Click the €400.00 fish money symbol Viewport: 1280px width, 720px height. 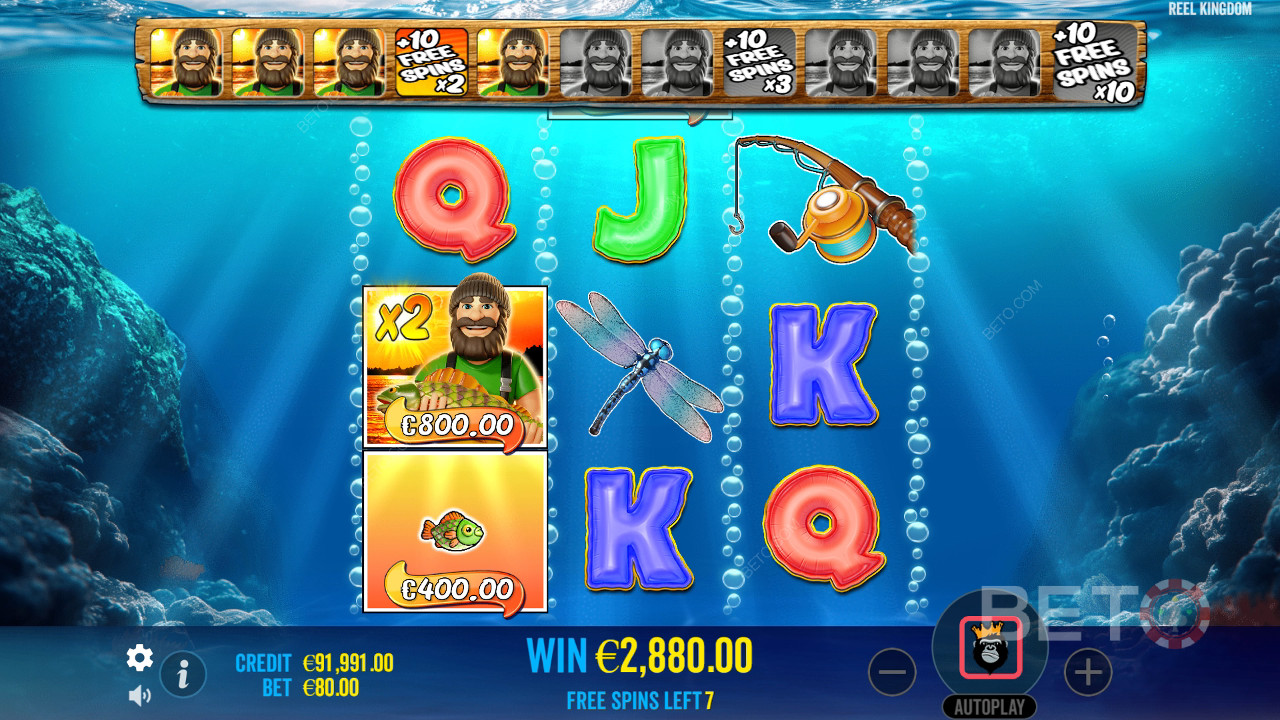coord(454,537)
